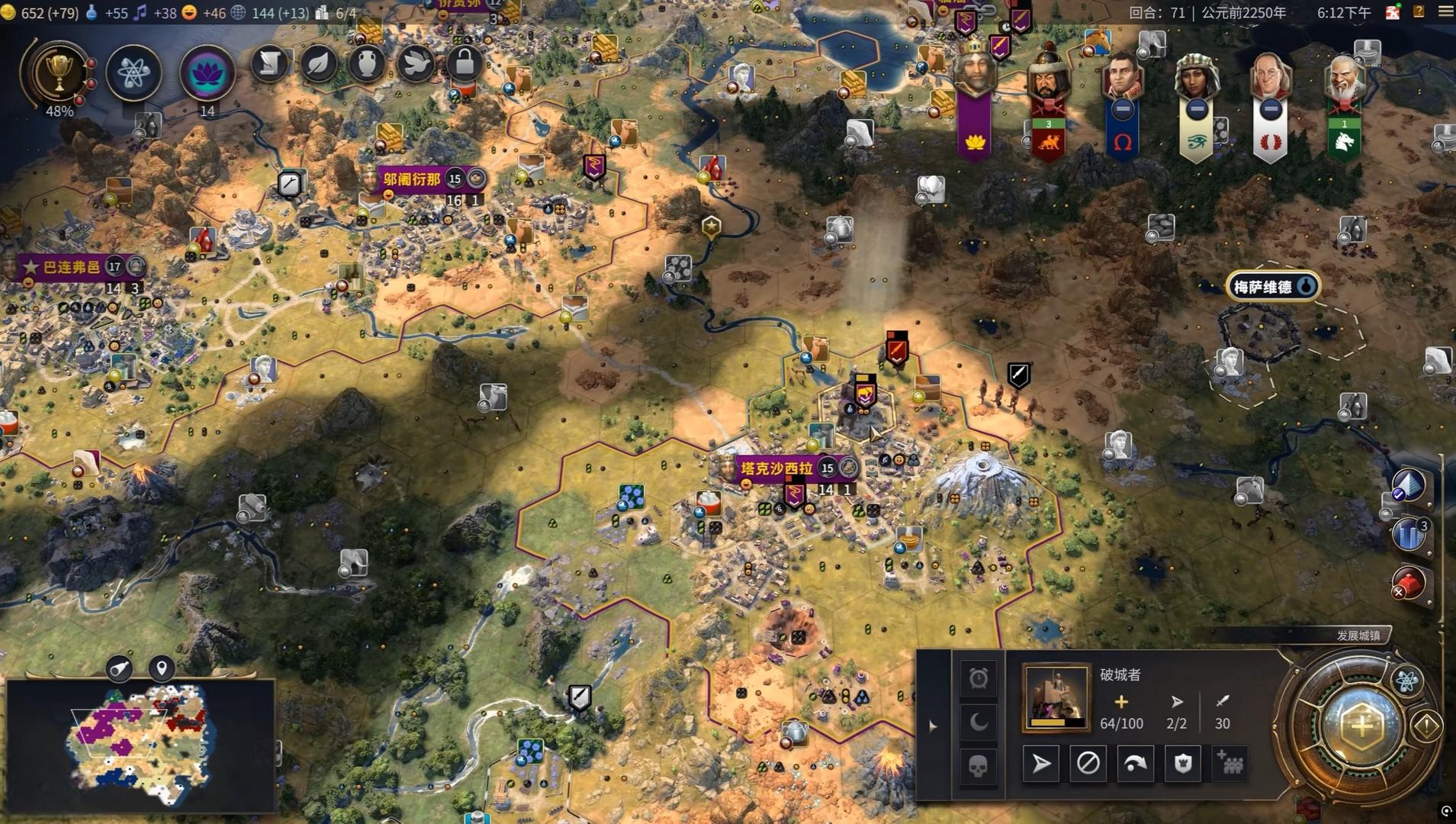Viewport: 1456px width, 824px height.
Task: Choose the skip turn circle-slash action
Action: [x=1088, y=763]
